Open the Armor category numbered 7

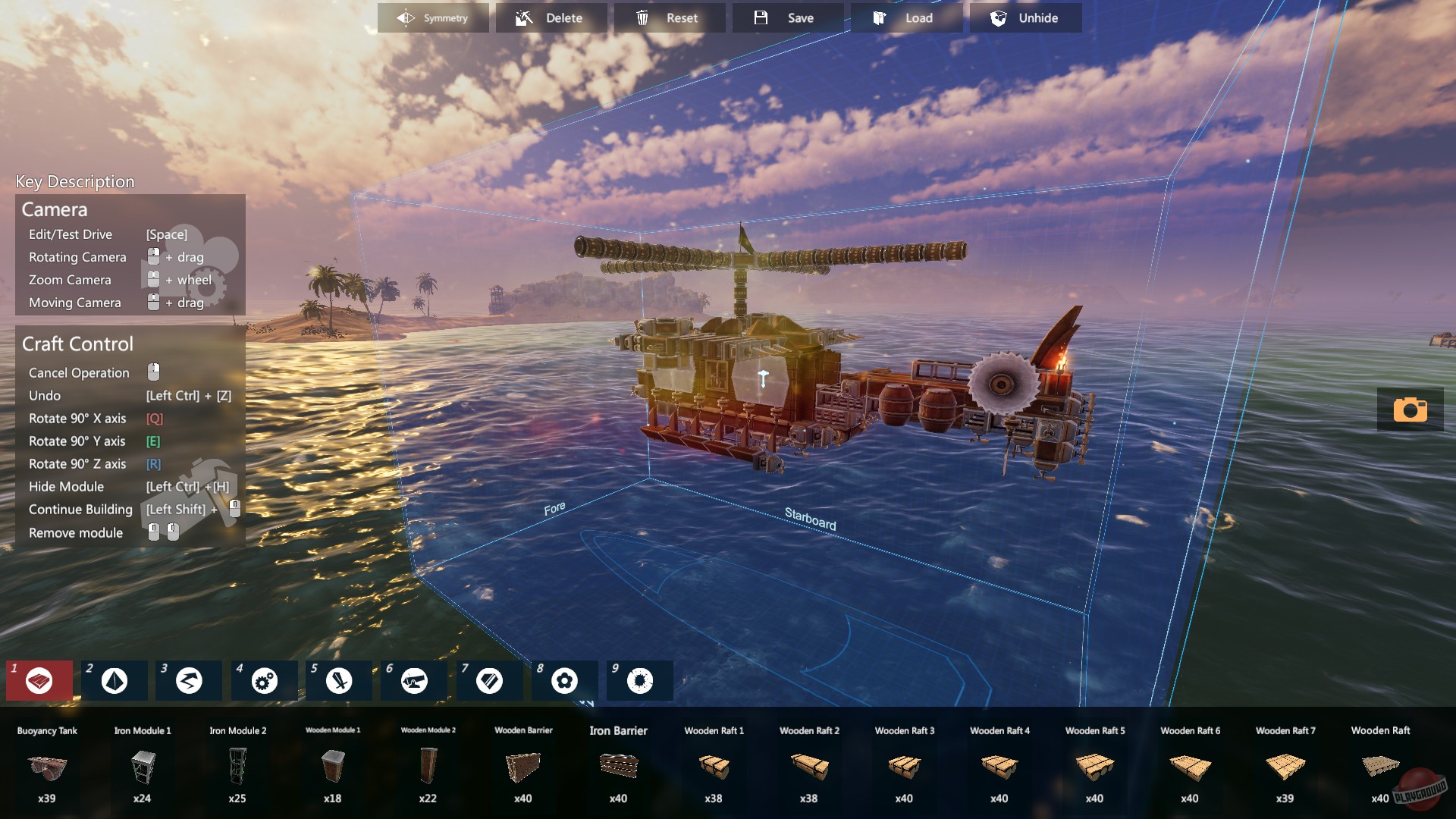tap(489, 680)
